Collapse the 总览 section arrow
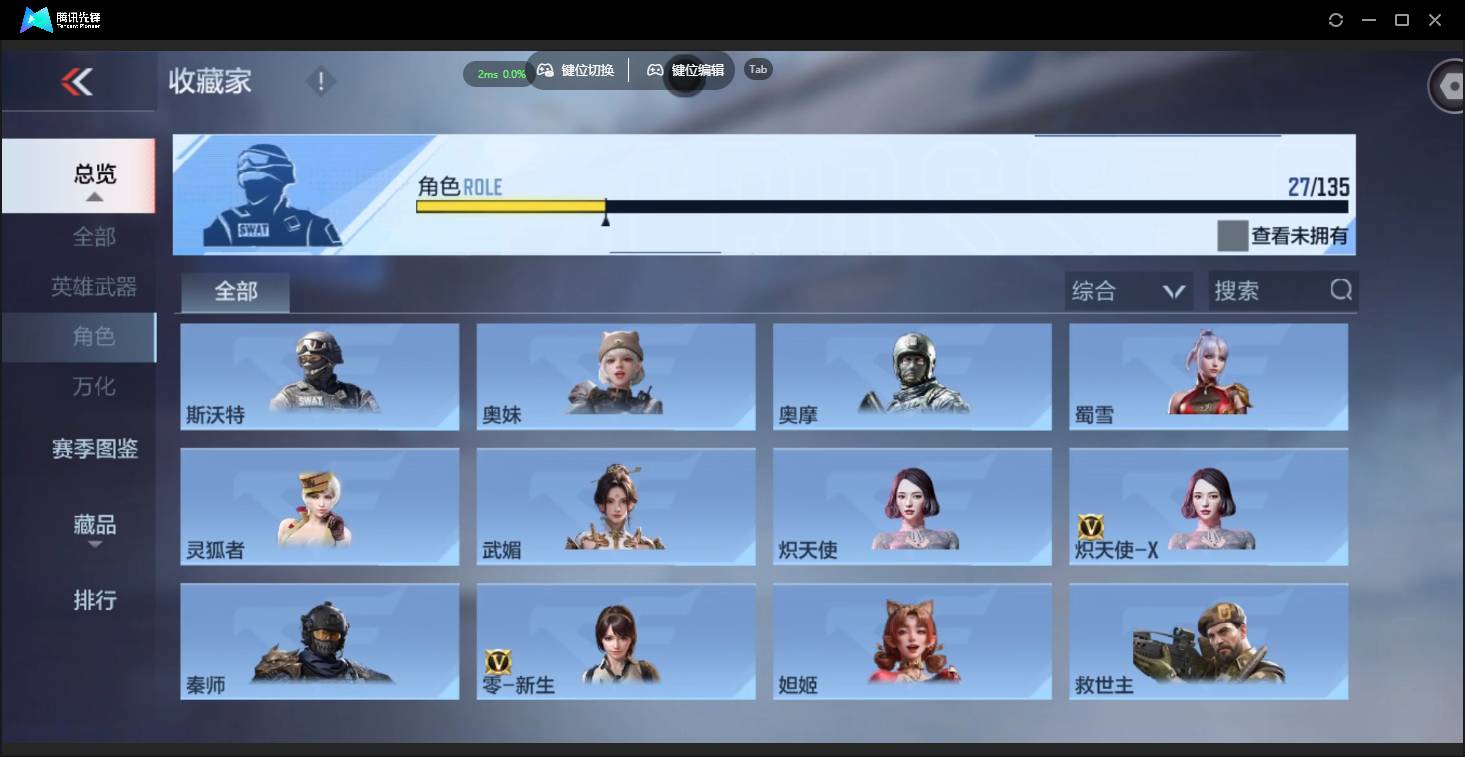Screen dimensions: 1465x757 pyautogui.click(x=95, y=196)
